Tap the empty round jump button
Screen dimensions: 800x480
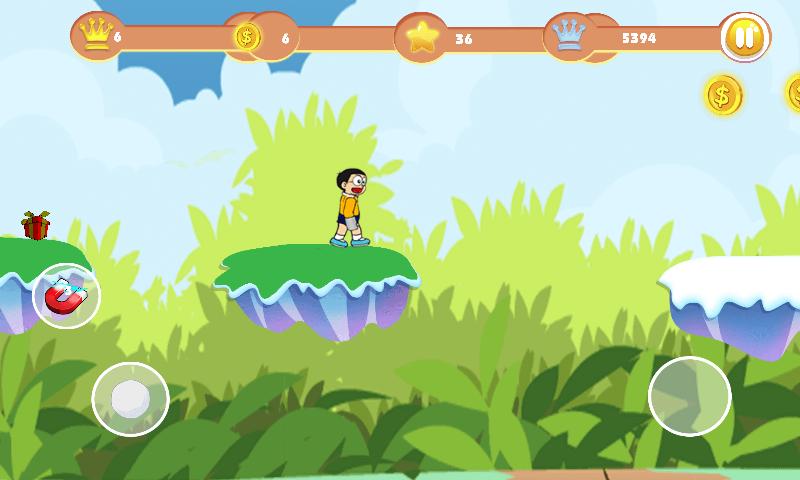click(689, 396)
